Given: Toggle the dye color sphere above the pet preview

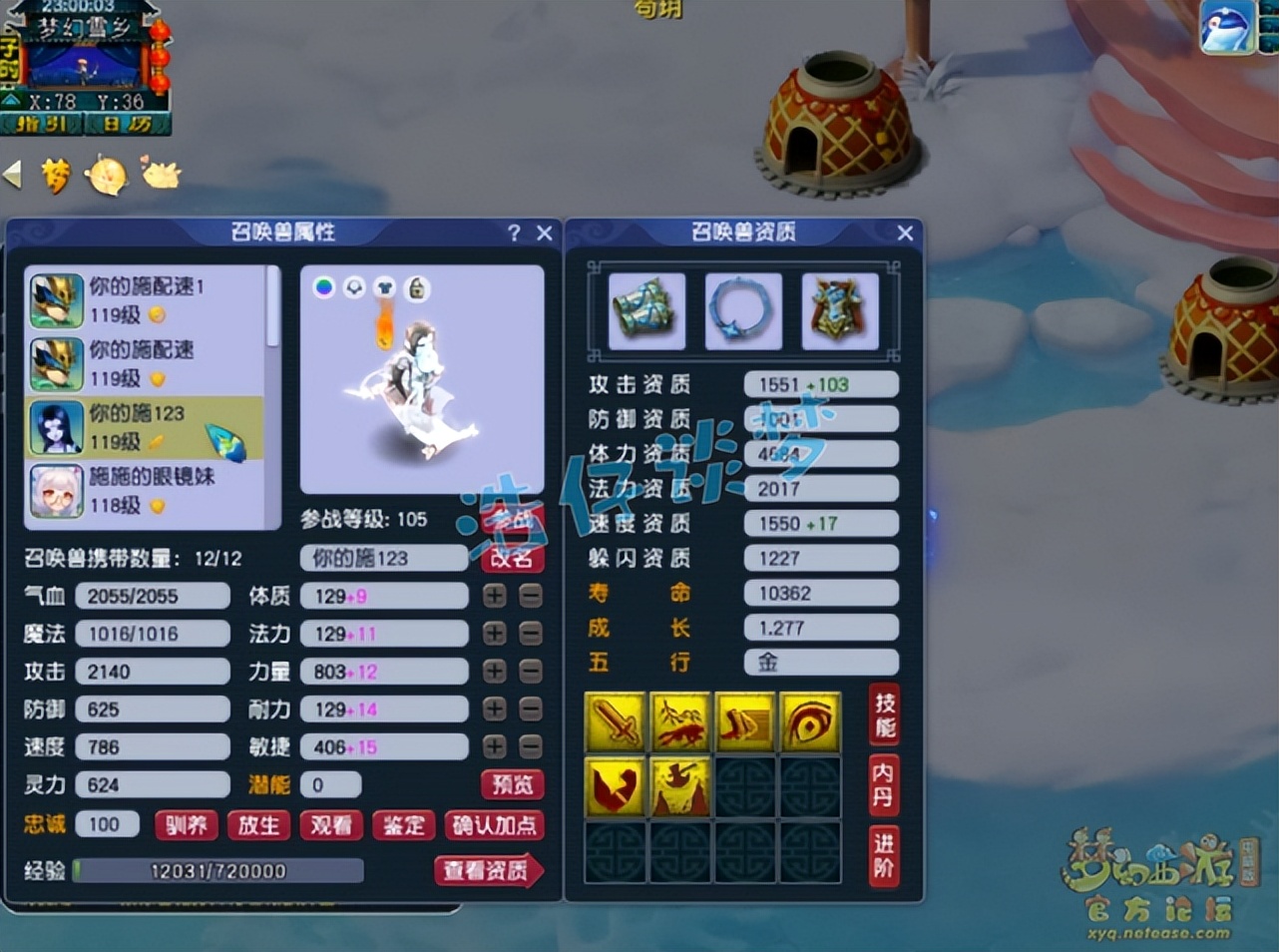Looking at the screenshot, I should coord(323,286).
